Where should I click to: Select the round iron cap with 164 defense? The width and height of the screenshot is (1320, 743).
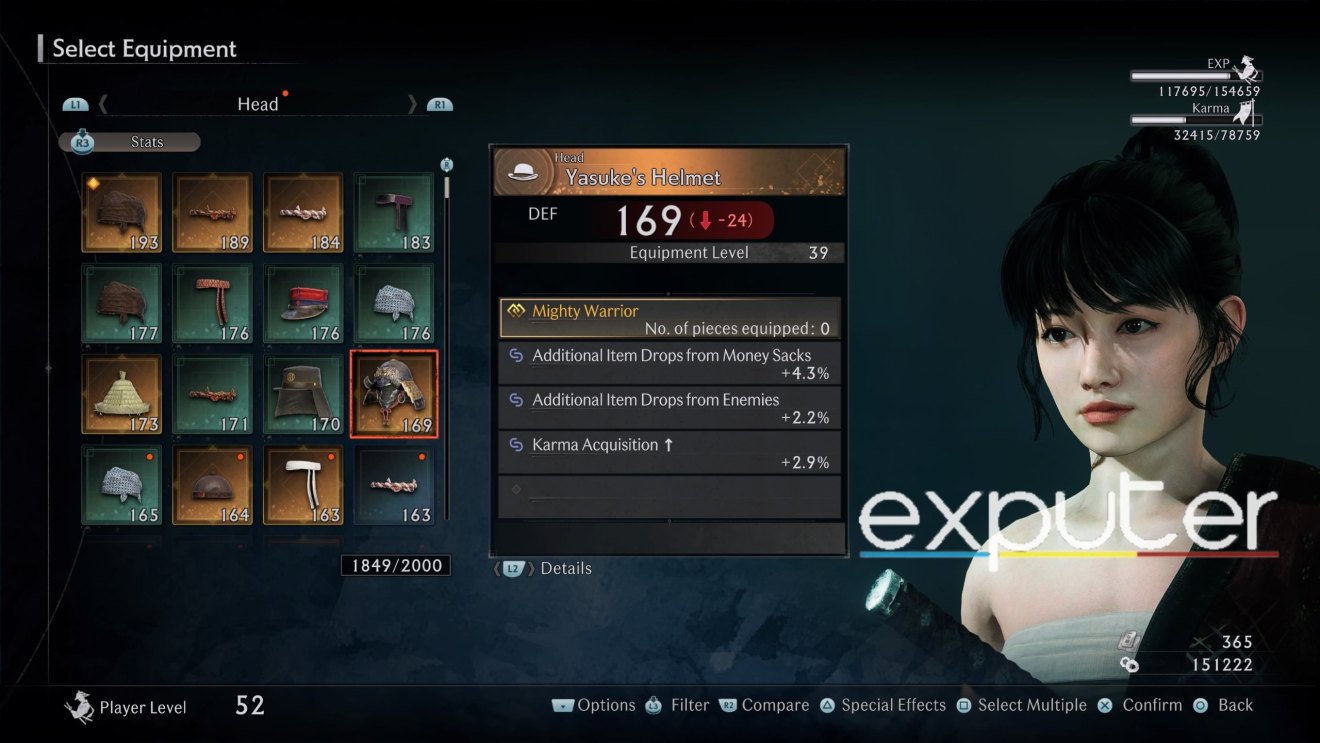[x=212, y=485]
